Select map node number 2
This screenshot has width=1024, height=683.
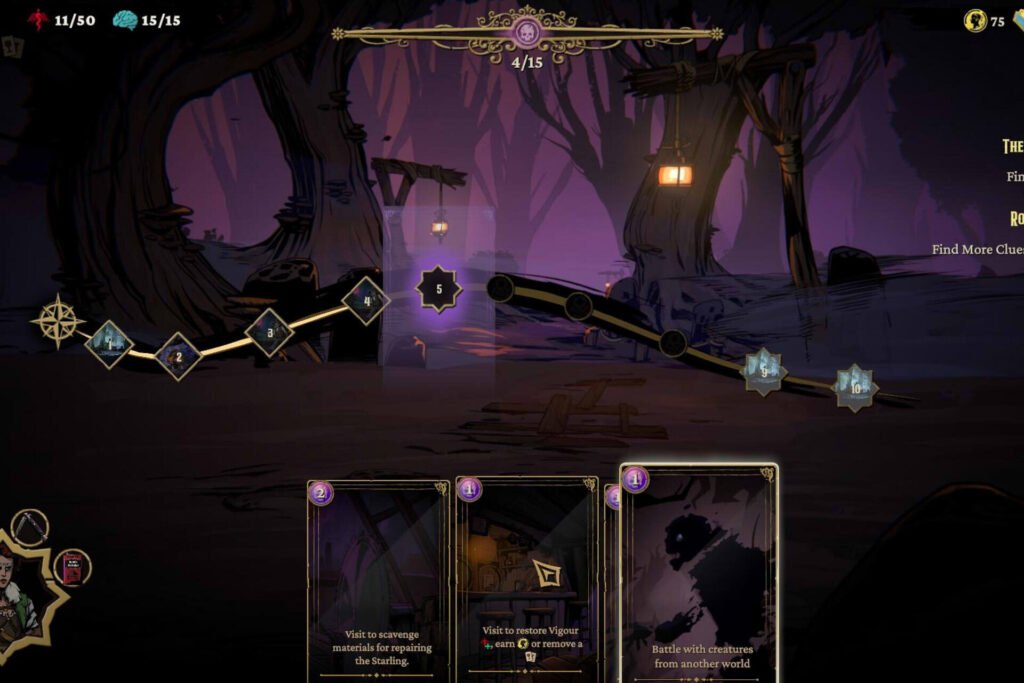point(178,356)
